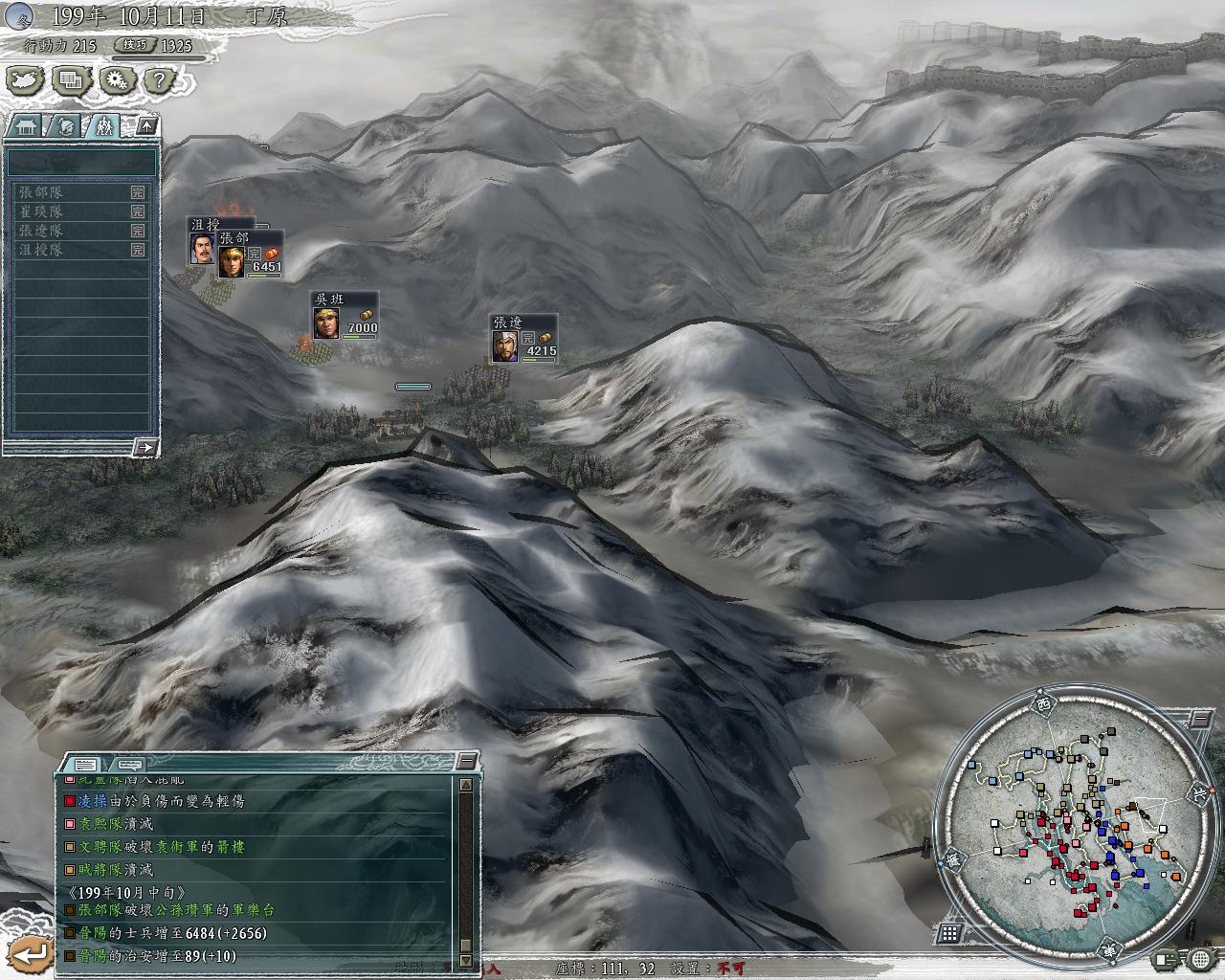Open the windows list button

coord(71,80)
